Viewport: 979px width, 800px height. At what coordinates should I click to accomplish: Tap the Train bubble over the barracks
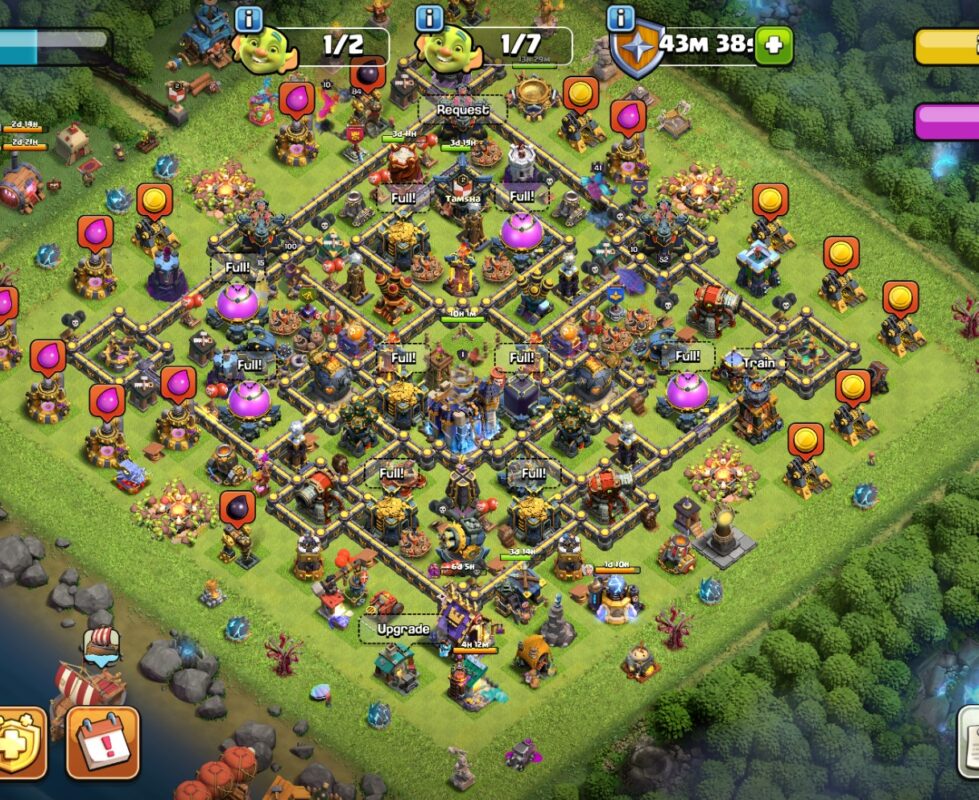(759, 362)
